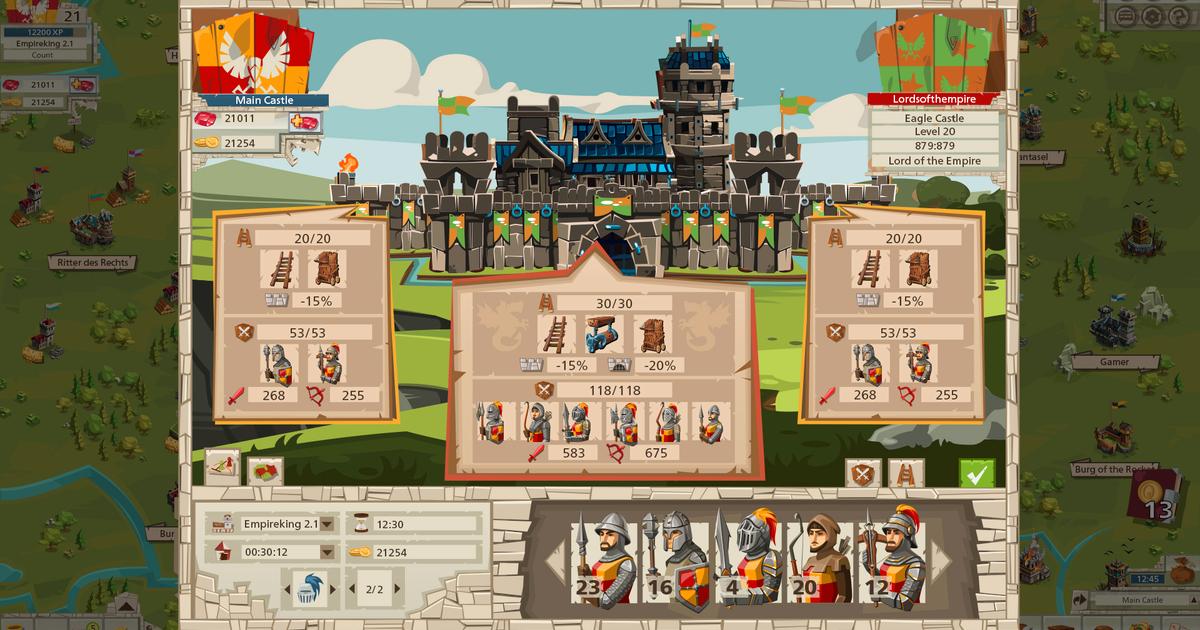Show previous units with the left arrow
The width and height of the screenshot is (1200, 630).
(555, 561)
